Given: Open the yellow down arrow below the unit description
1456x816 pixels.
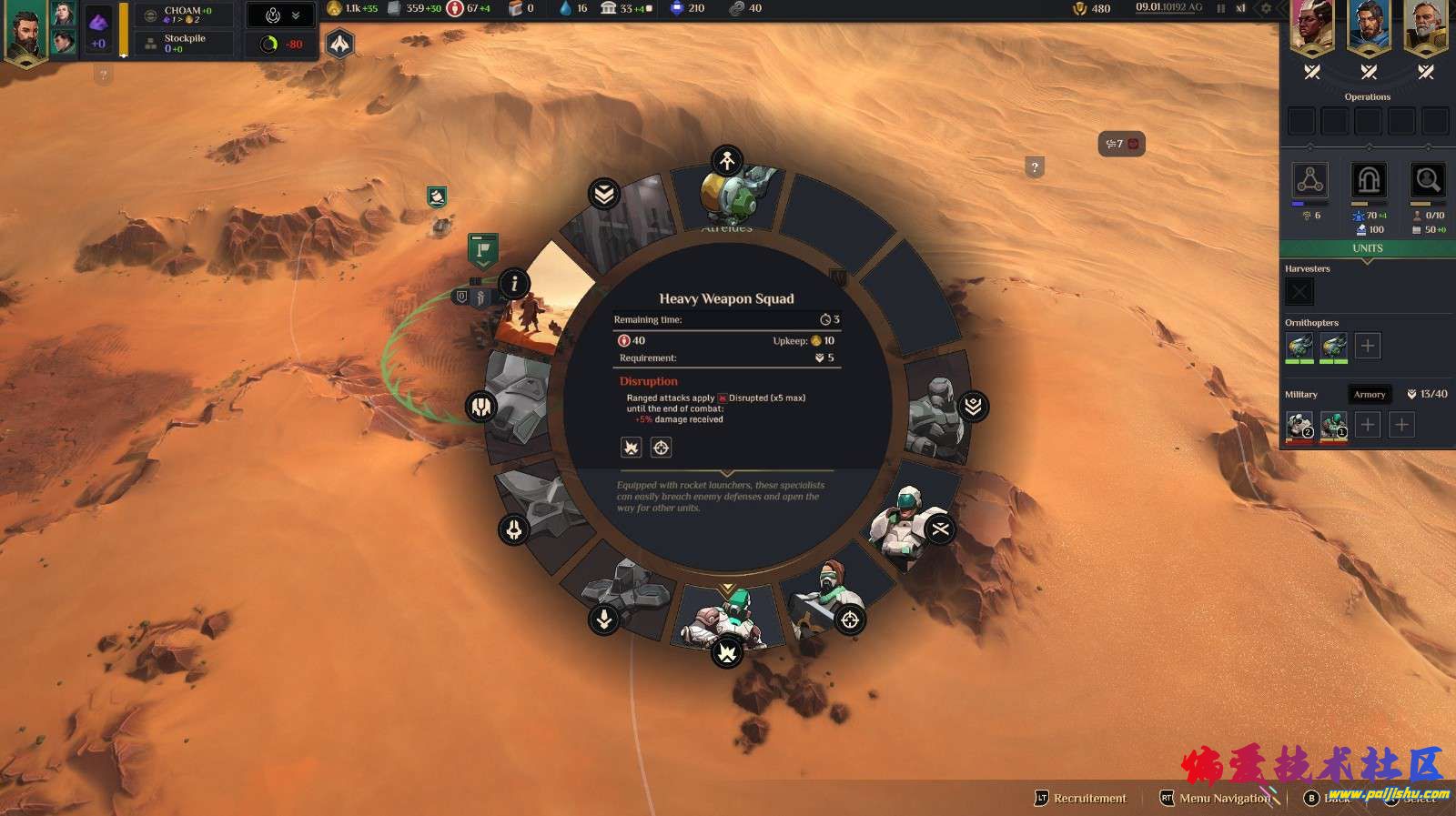Looking at the screenshot, I should click(726, 589).
